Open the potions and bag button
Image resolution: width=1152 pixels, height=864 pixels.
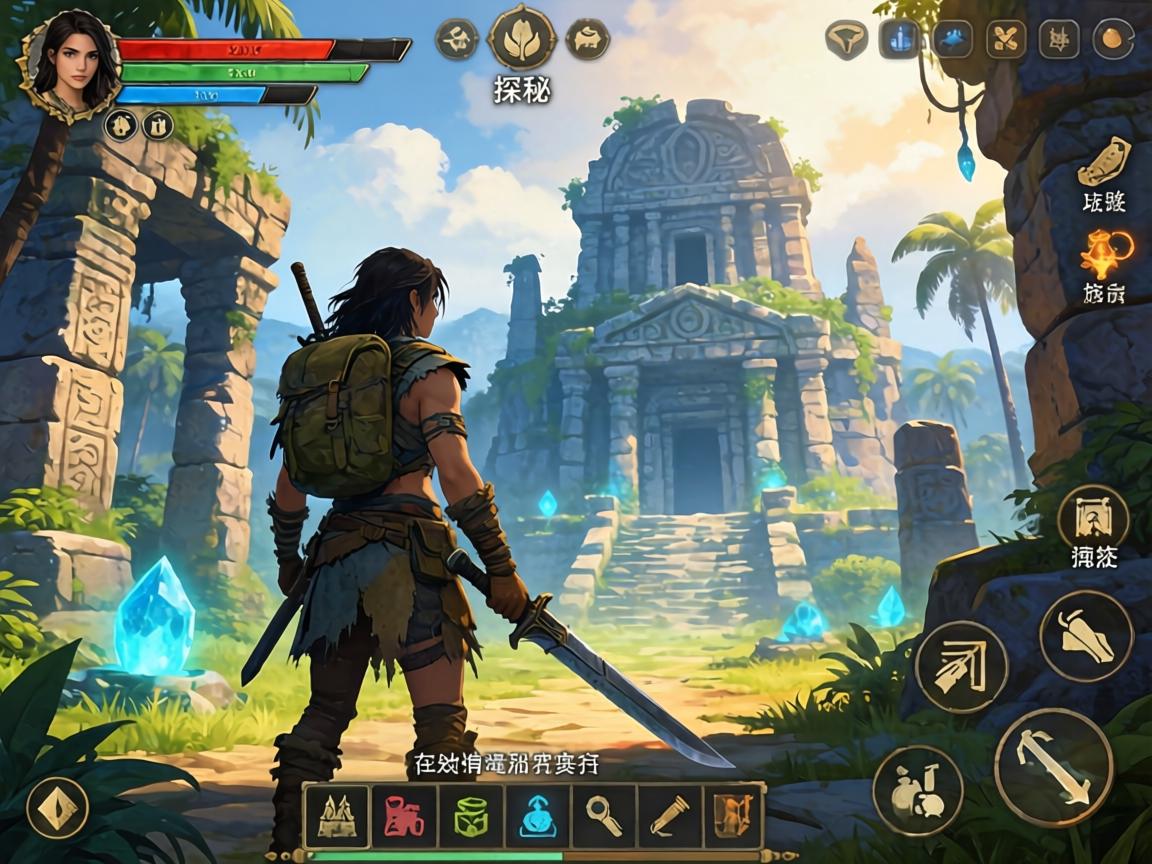[917, 790]
